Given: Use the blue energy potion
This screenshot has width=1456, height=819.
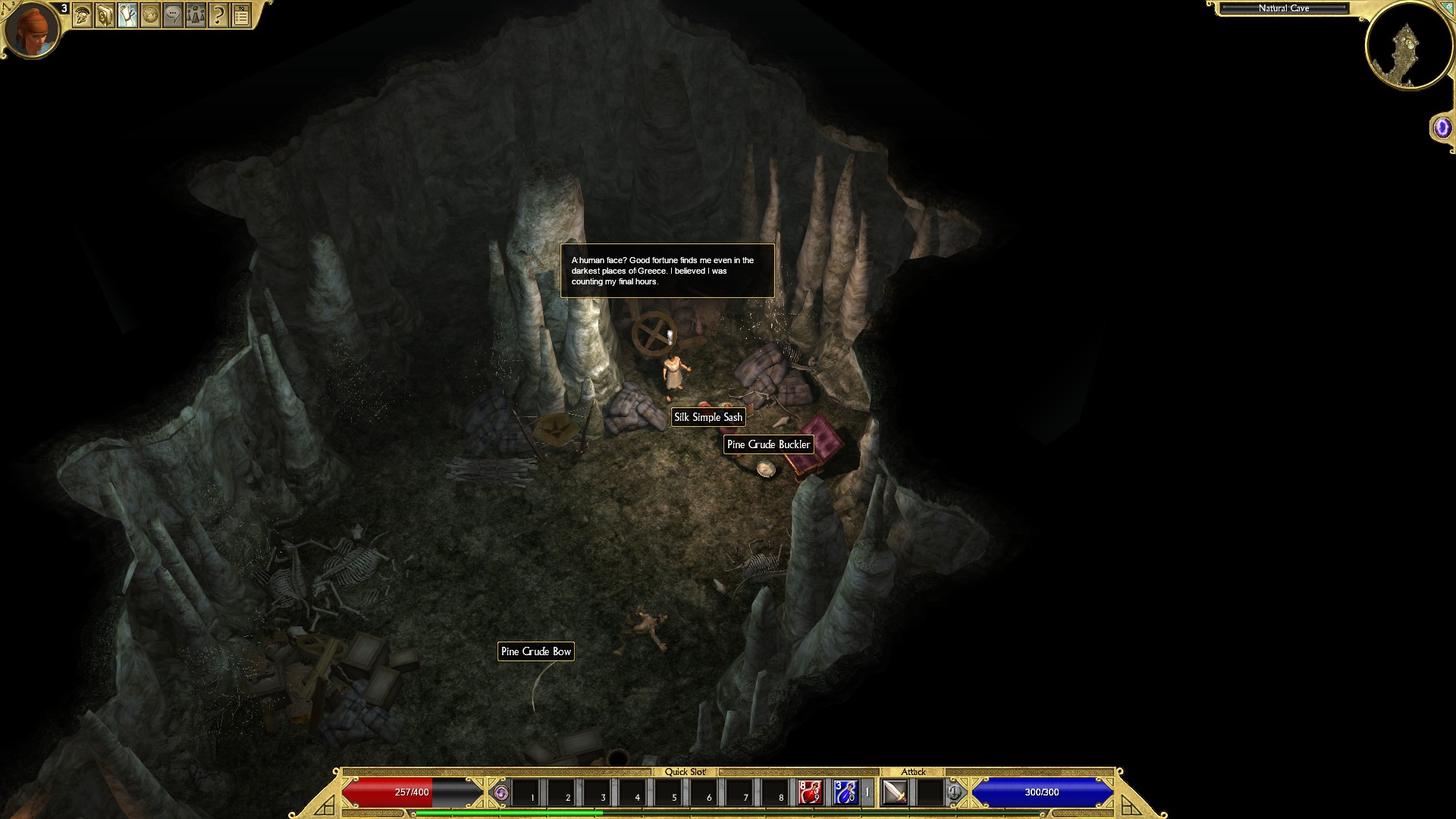Looking at the screenshot, I should pos(845,792).
